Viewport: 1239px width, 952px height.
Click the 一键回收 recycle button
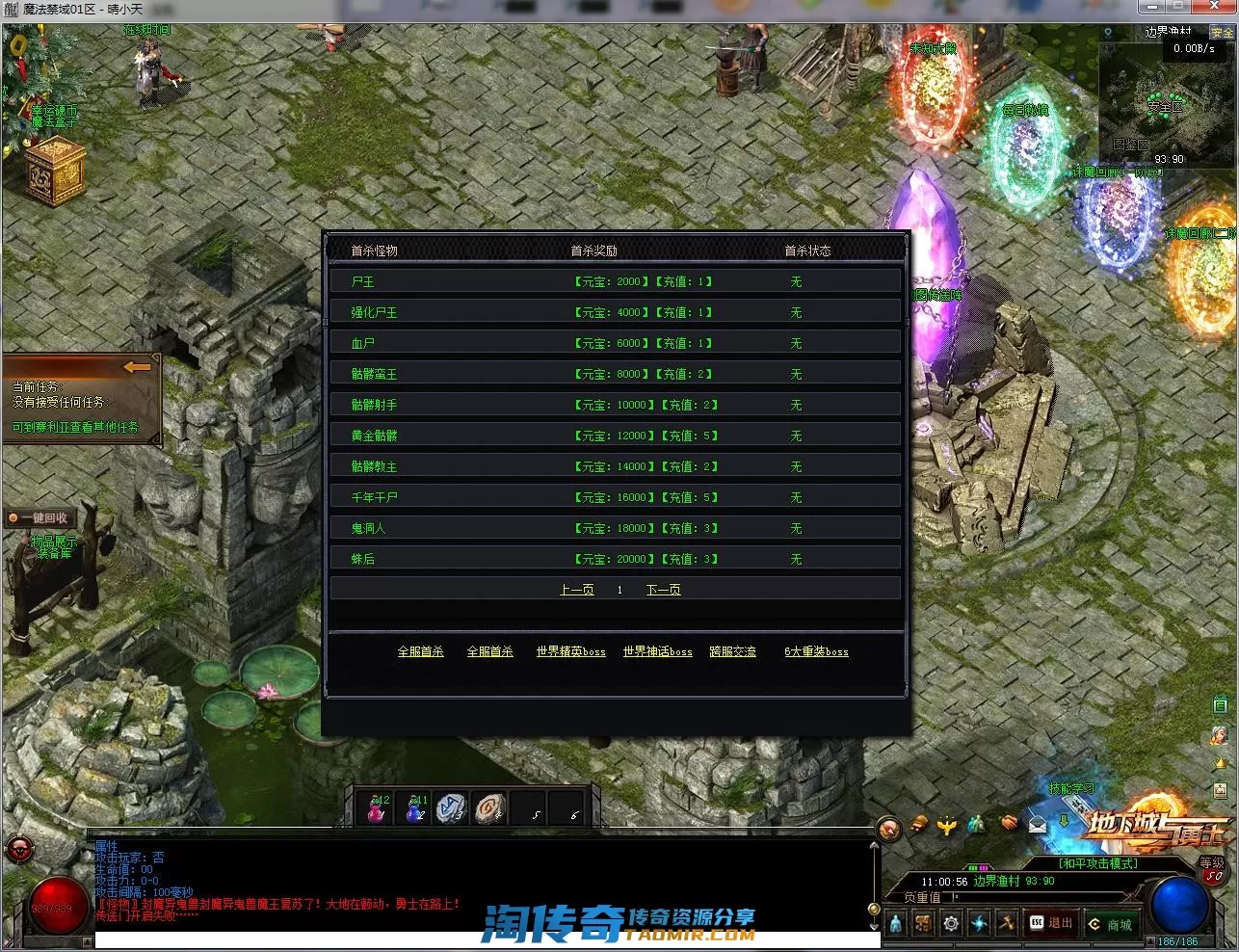tap(40, 518)
